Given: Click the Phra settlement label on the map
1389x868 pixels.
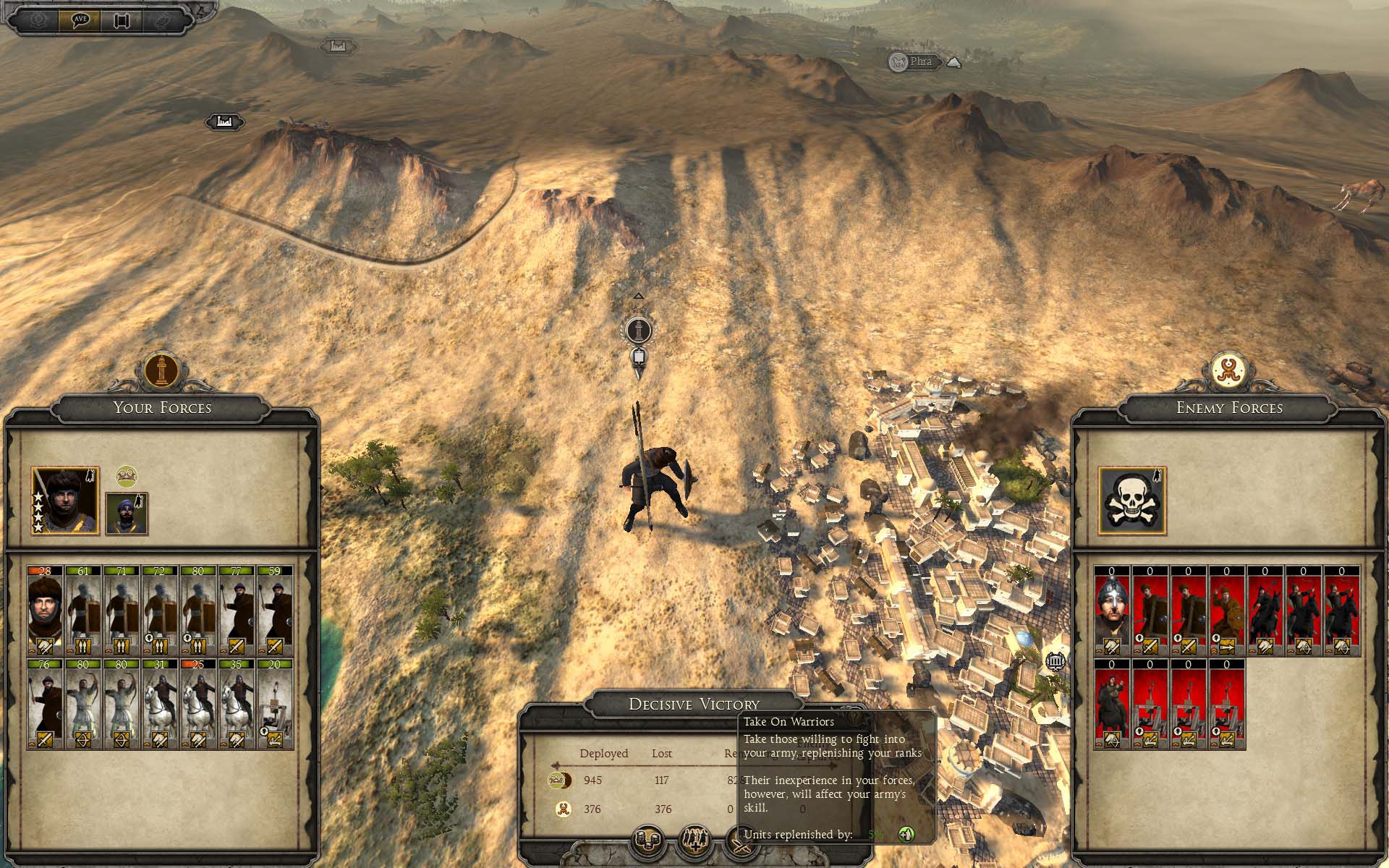Looking at the screenshot, I should [914, 62].
